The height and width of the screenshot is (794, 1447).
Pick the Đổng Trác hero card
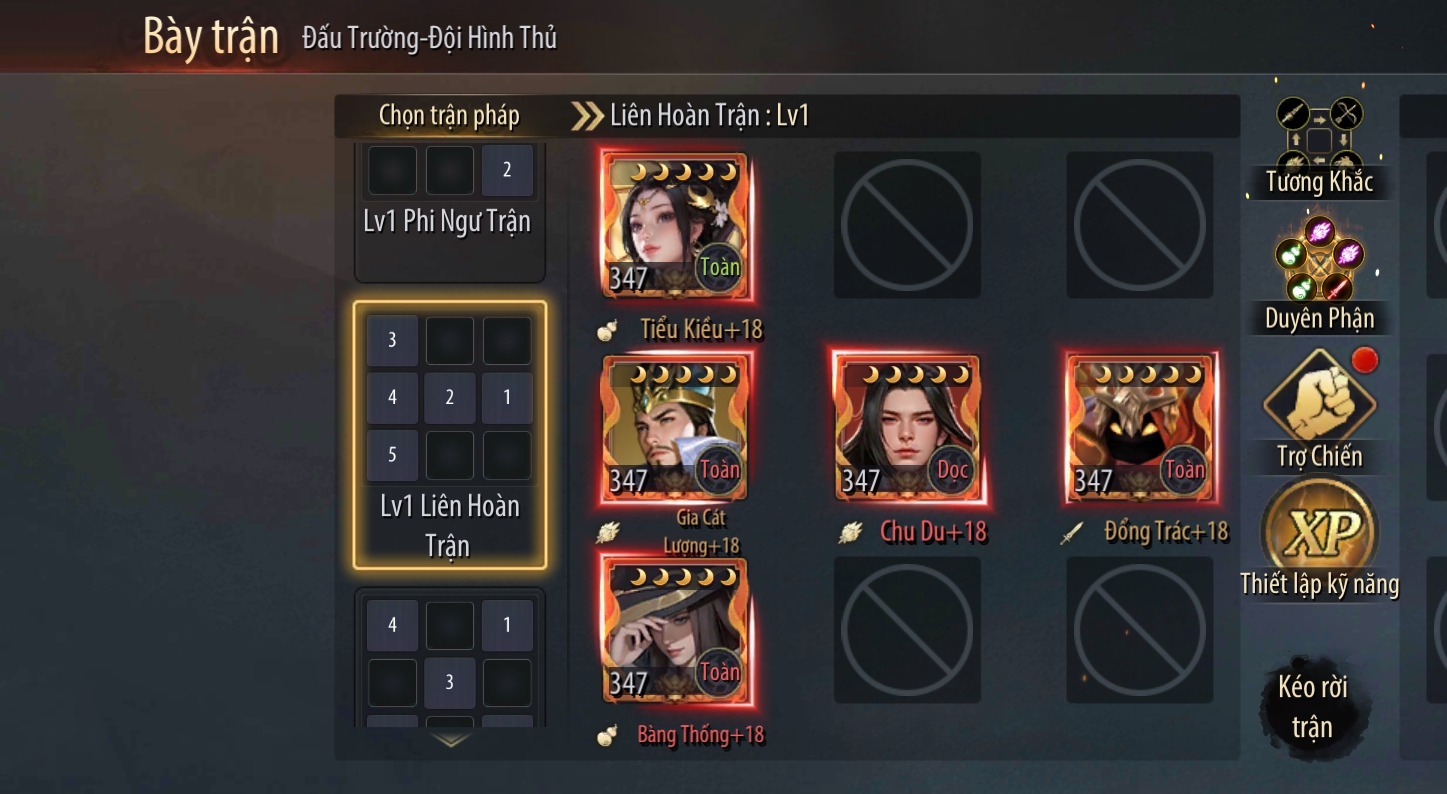[1140, 428]
